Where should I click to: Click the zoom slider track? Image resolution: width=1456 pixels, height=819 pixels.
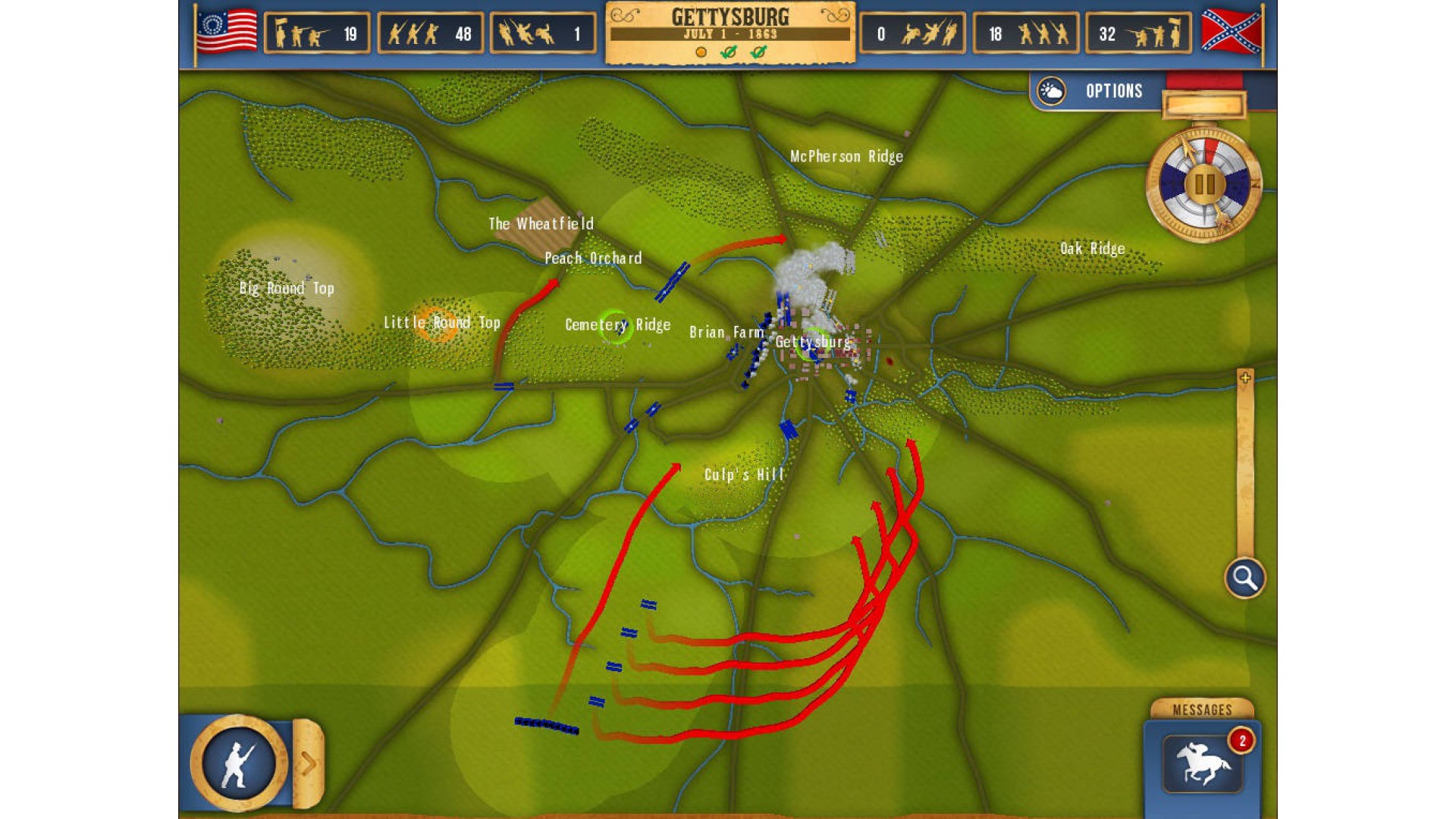(1244, 470)
